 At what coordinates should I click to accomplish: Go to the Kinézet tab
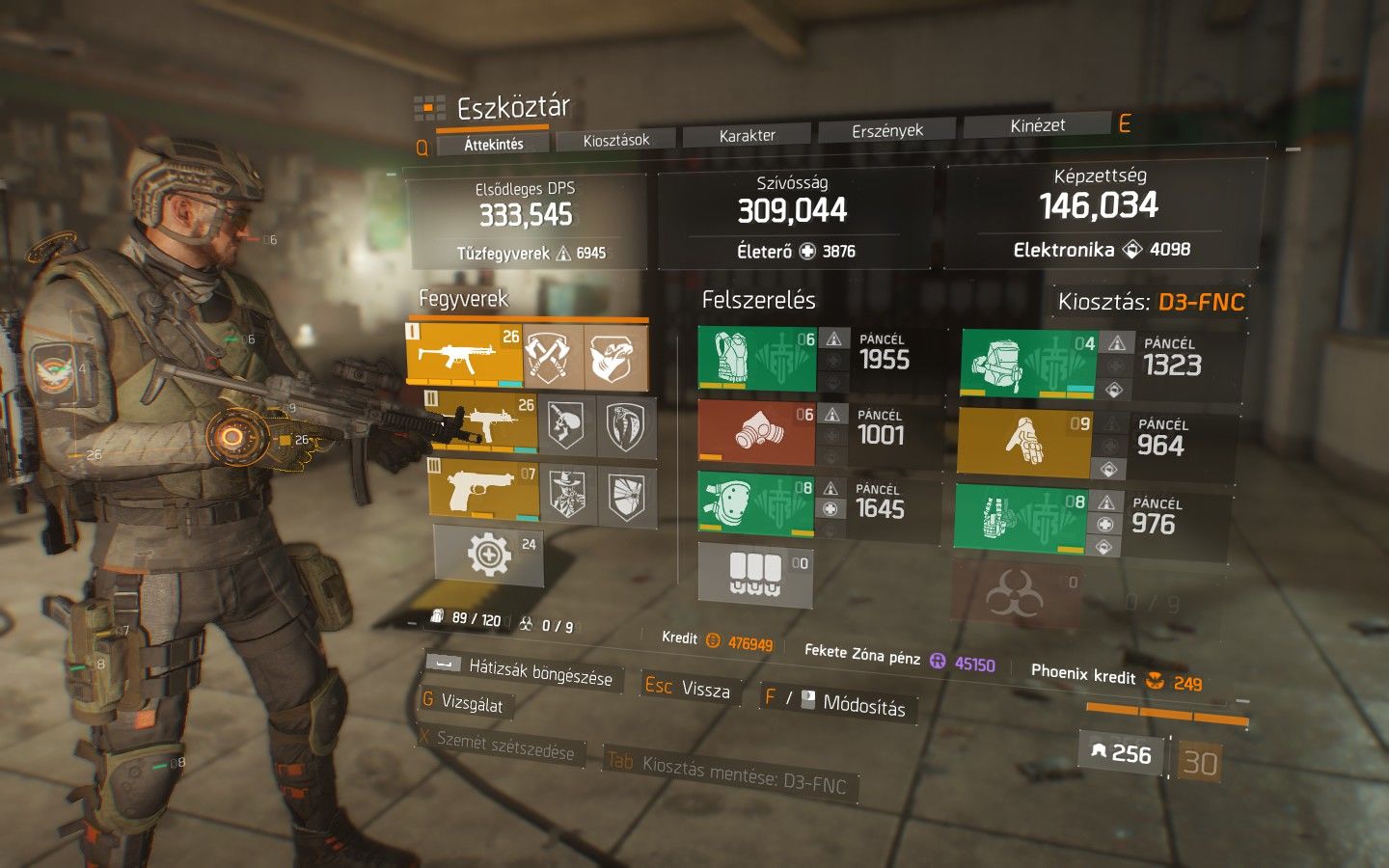coord(1037,125)
